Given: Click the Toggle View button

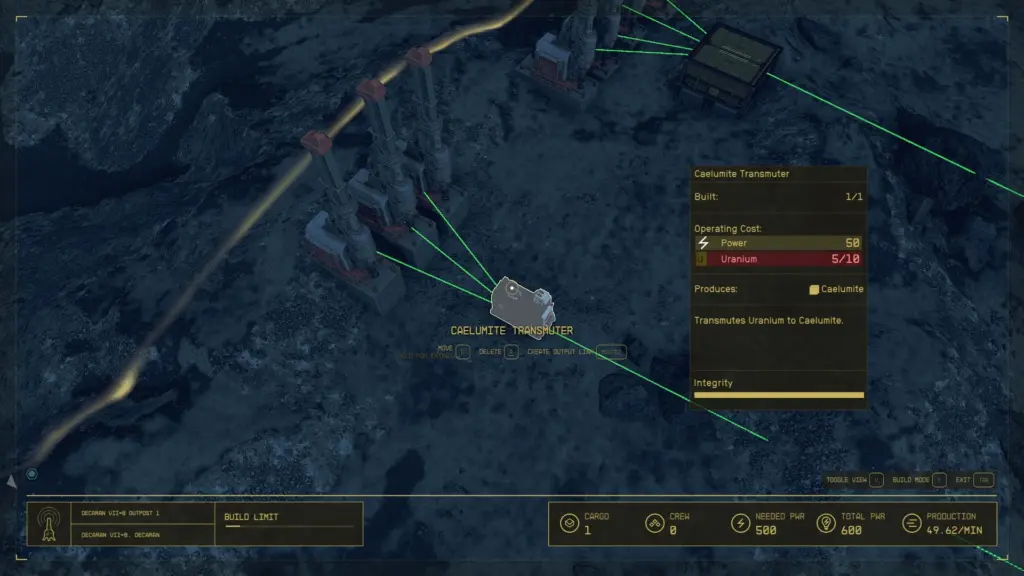Looking at the screenshot, I should coord(876,480).
